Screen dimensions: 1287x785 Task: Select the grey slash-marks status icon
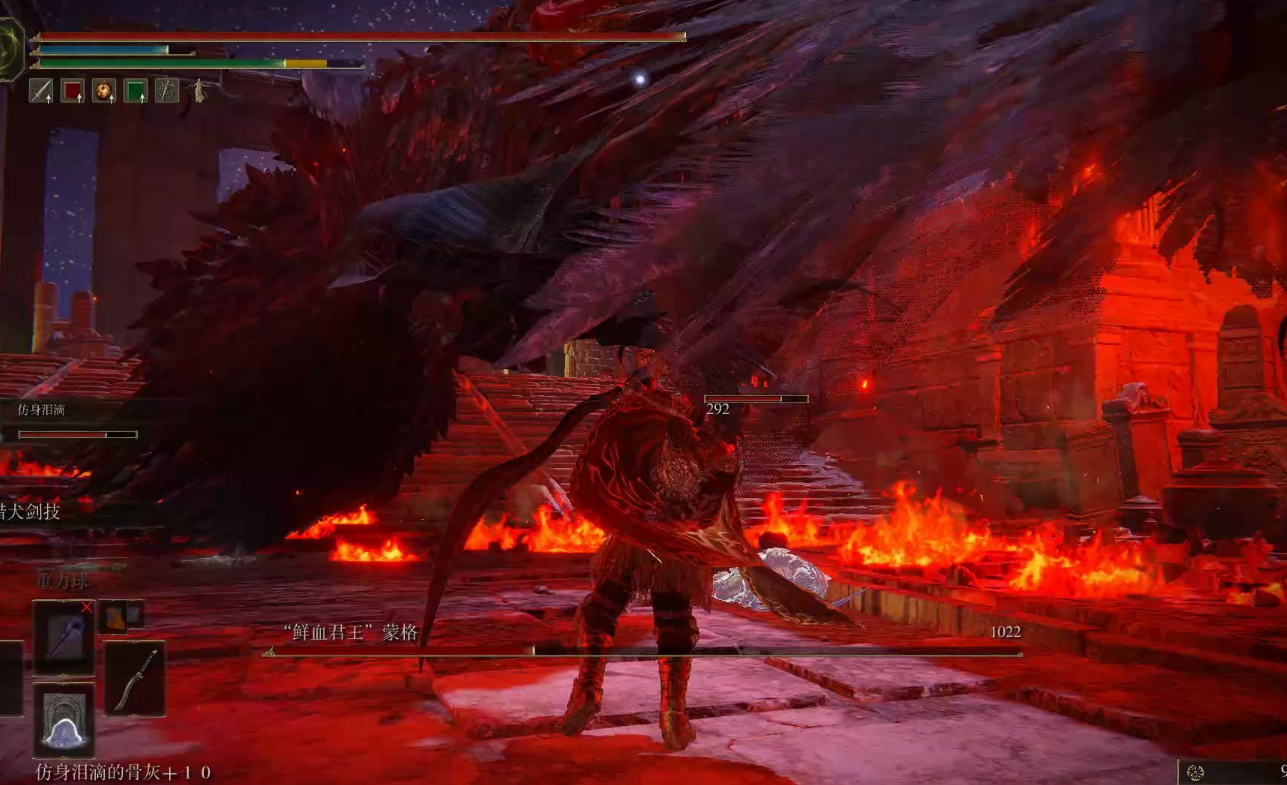pyautogui.click(x=167, y=91)
